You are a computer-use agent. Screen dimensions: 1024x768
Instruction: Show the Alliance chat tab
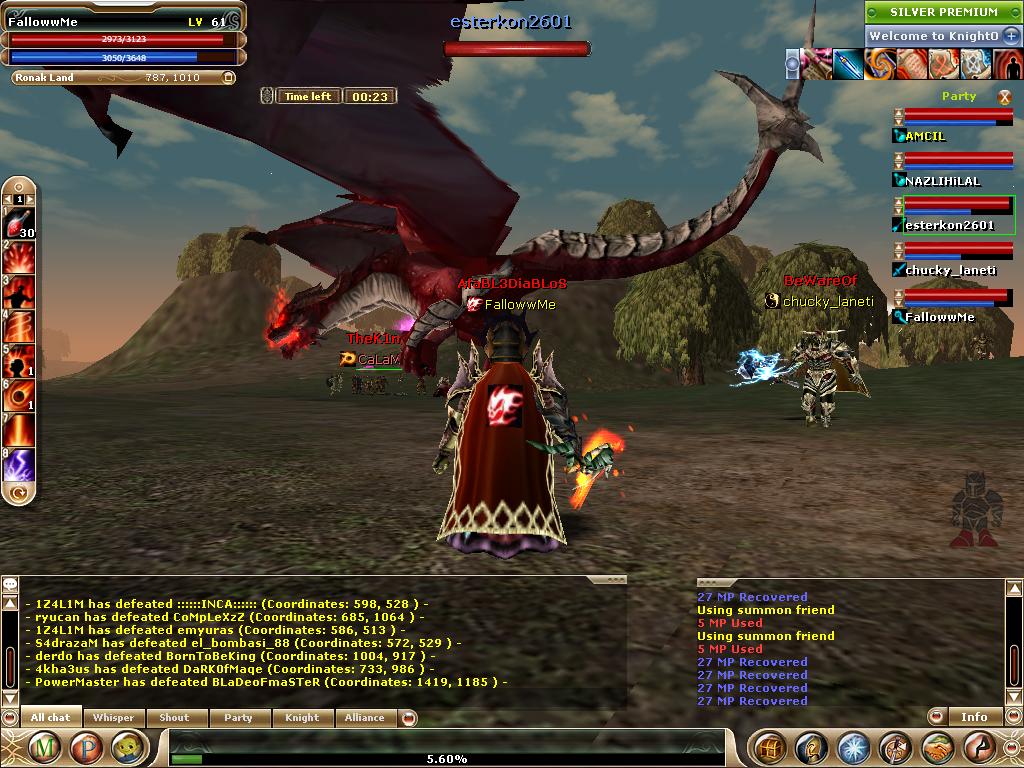point(364,717)
